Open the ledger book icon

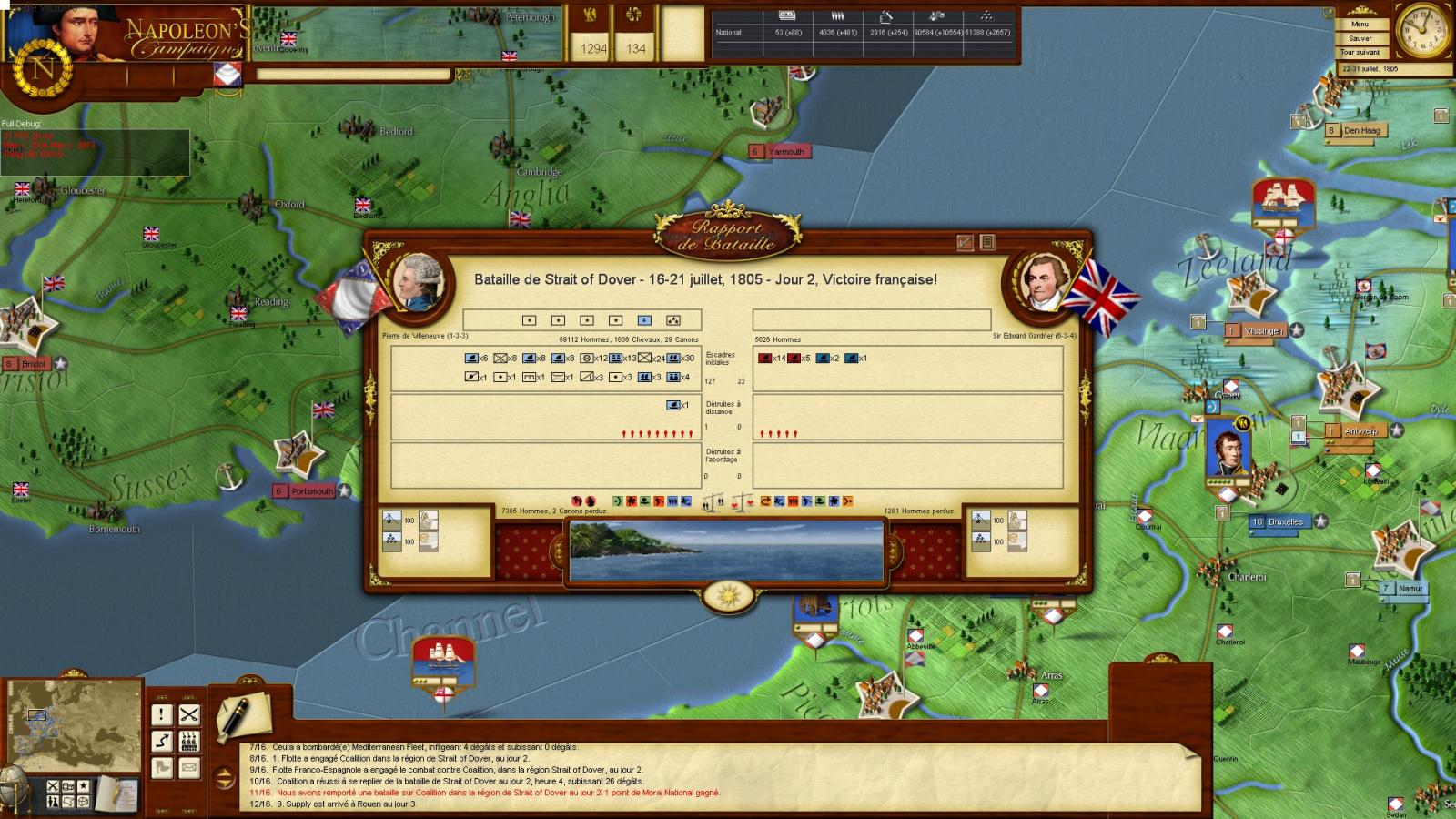[117, 792]
